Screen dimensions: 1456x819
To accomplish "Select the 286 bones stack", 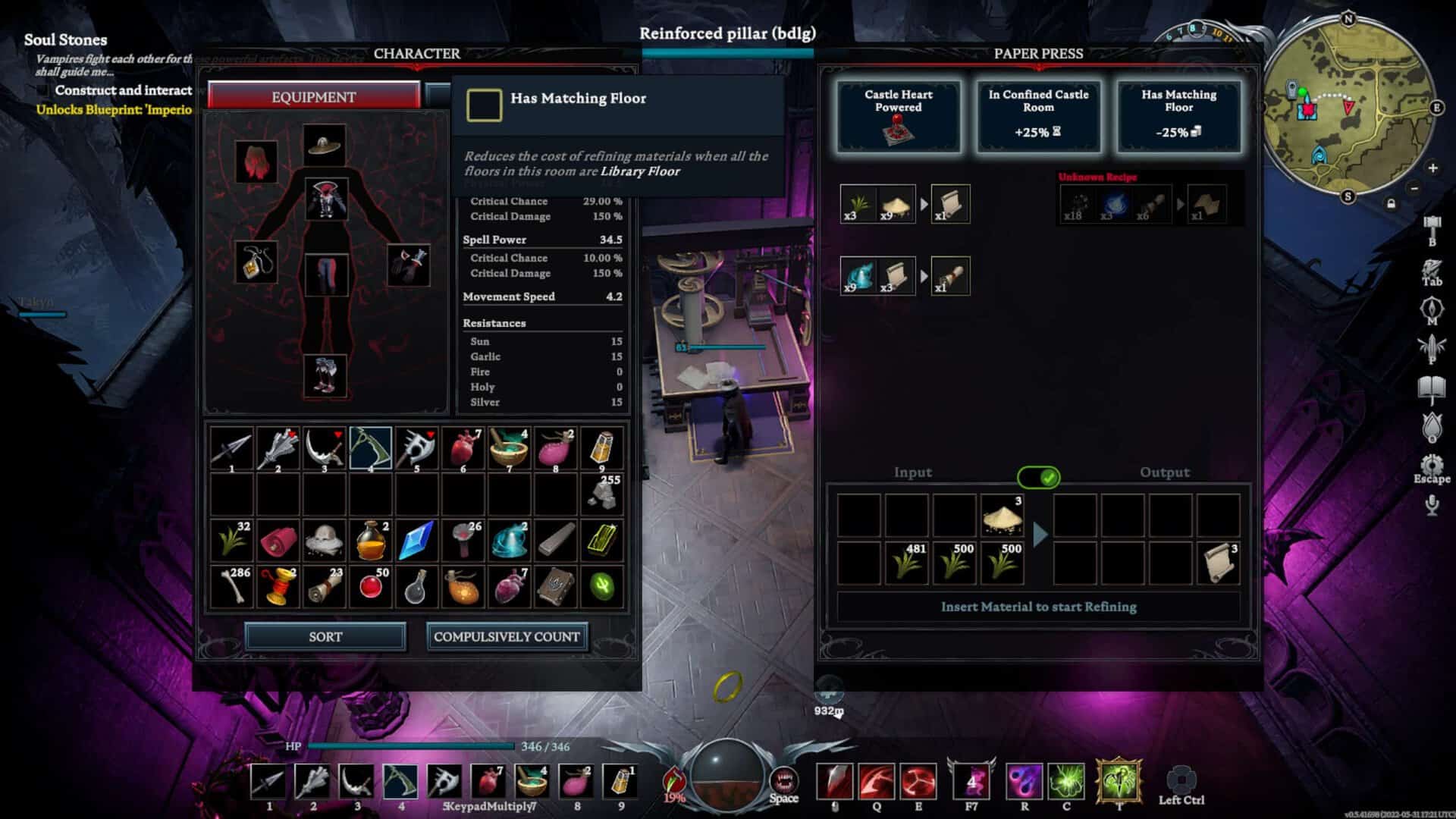I will (x=231, y=586).
